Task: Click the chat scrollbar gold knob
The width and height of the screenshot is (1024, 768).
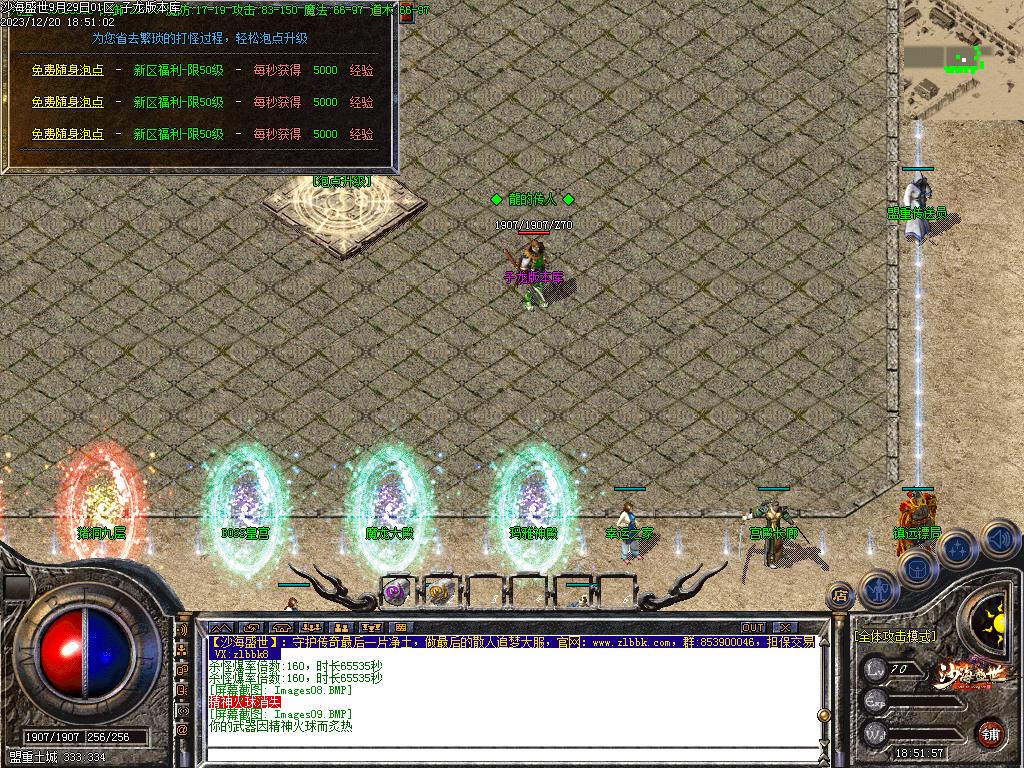Action: click(824, 716)
